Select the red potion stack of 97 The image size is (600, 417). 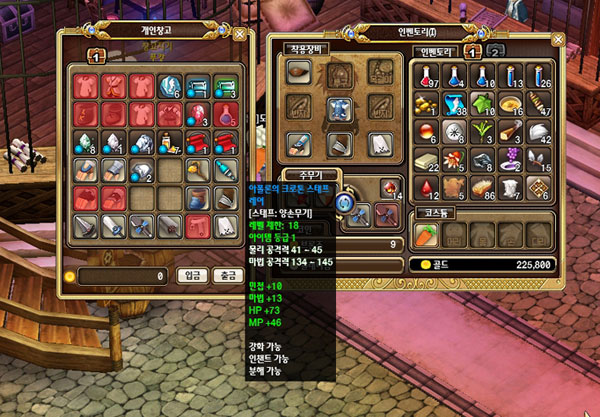[x=429, y=76]
